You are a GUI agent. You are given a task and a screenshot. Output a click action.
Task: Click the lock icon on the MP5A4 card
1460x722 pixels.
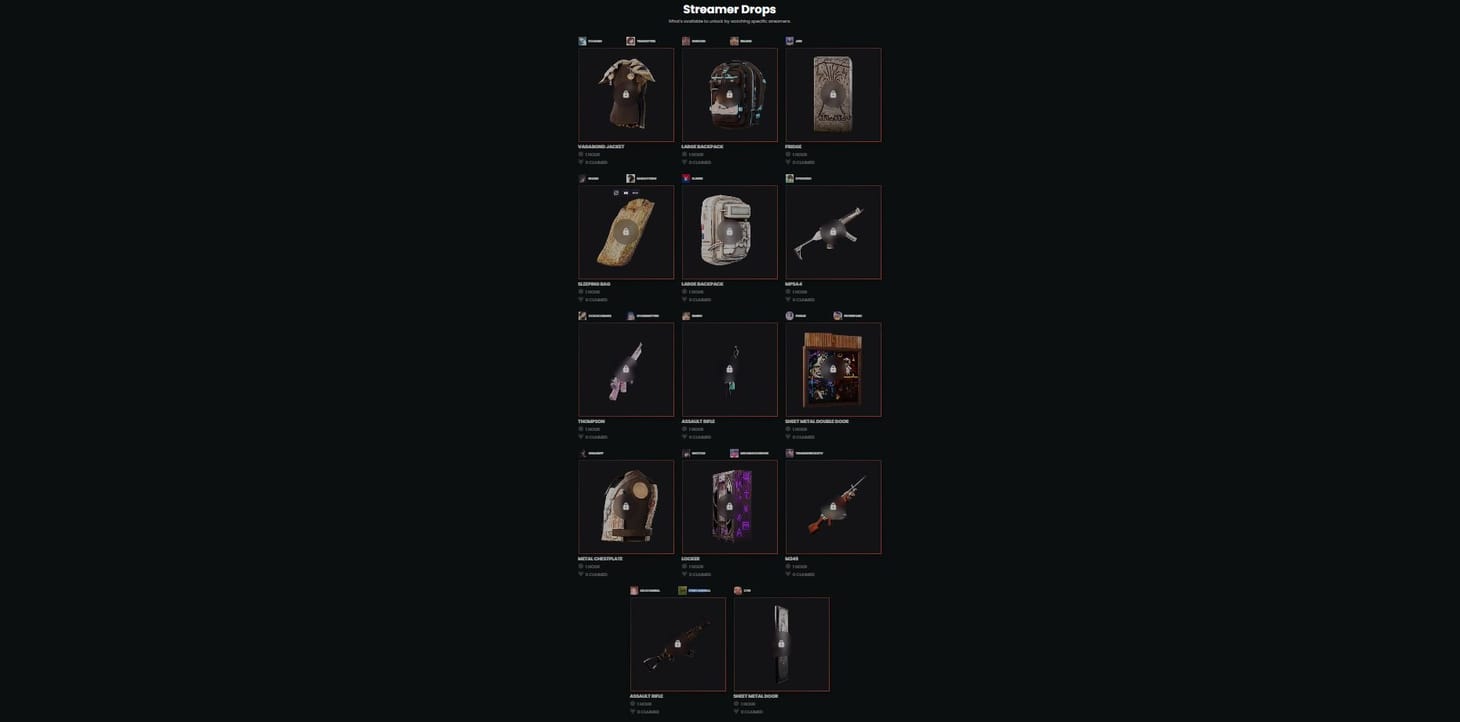834,232
